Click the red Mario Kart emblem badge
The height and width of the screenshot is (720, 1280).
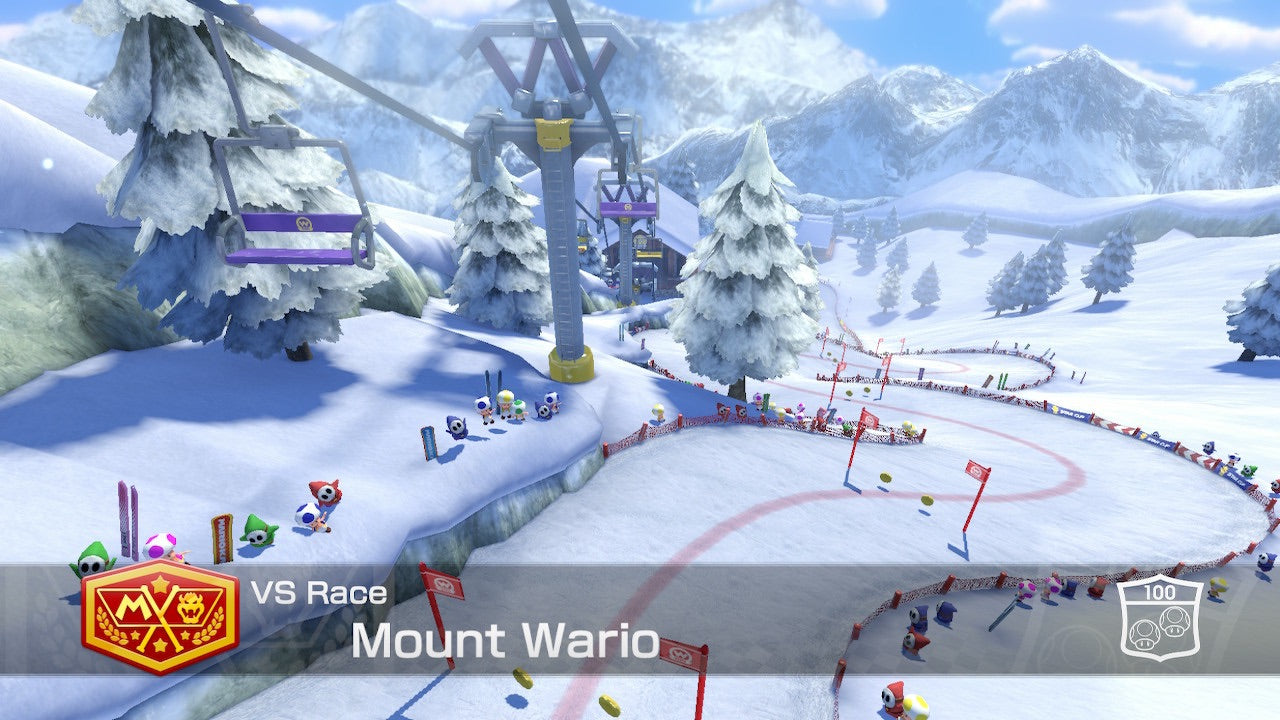(x=160, y=616)
